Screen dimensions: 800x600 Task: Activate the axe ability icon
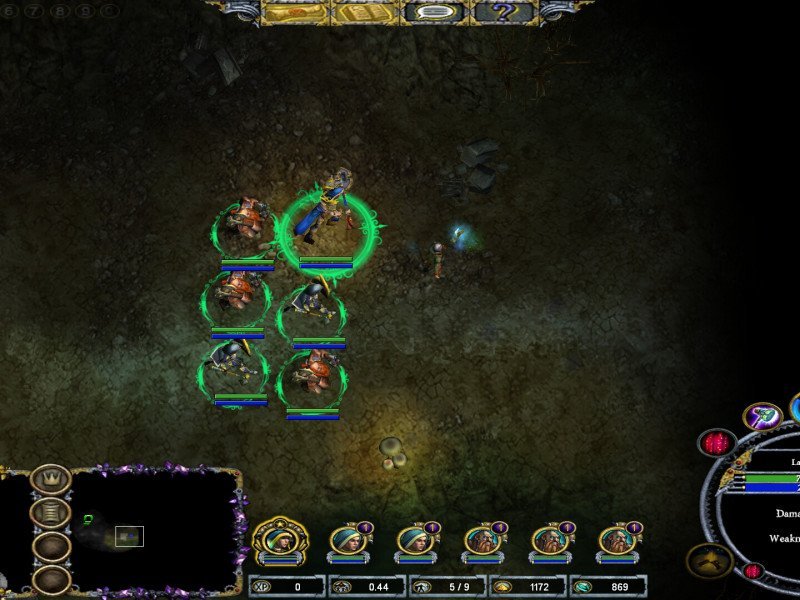[763, 417]
